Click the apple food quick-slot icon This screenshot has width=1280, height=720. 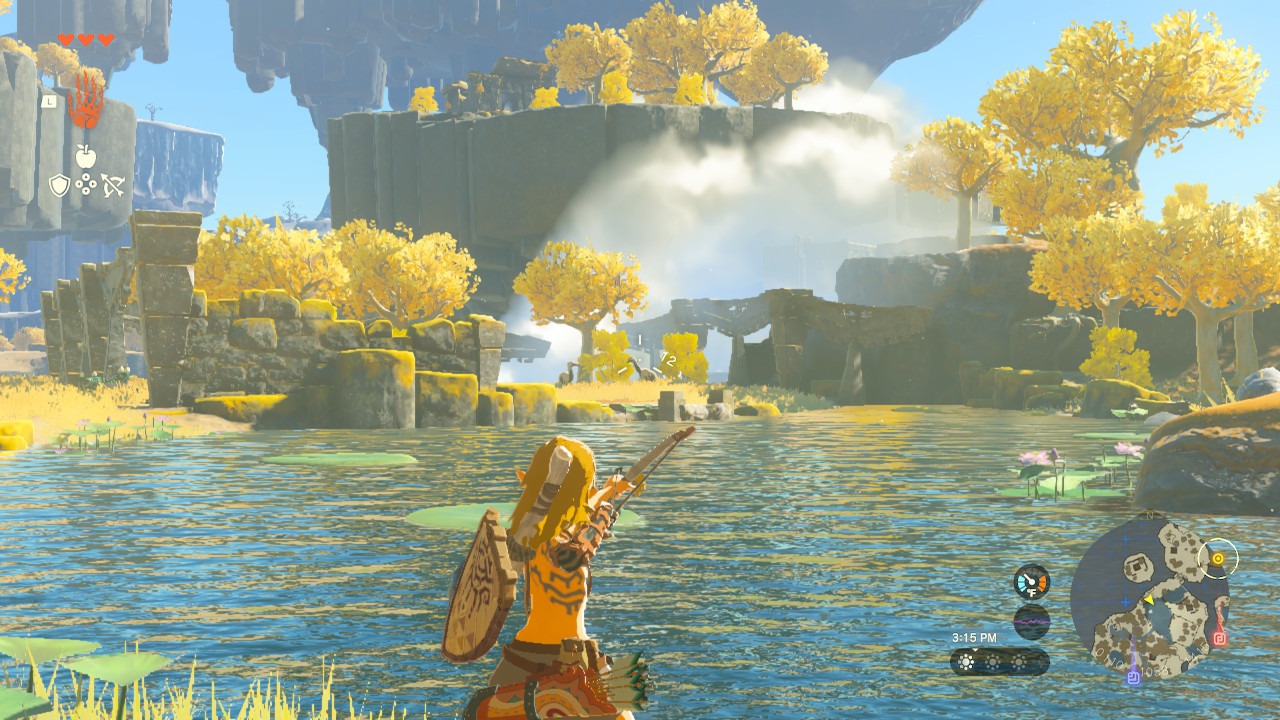click(x=85, y=155)
